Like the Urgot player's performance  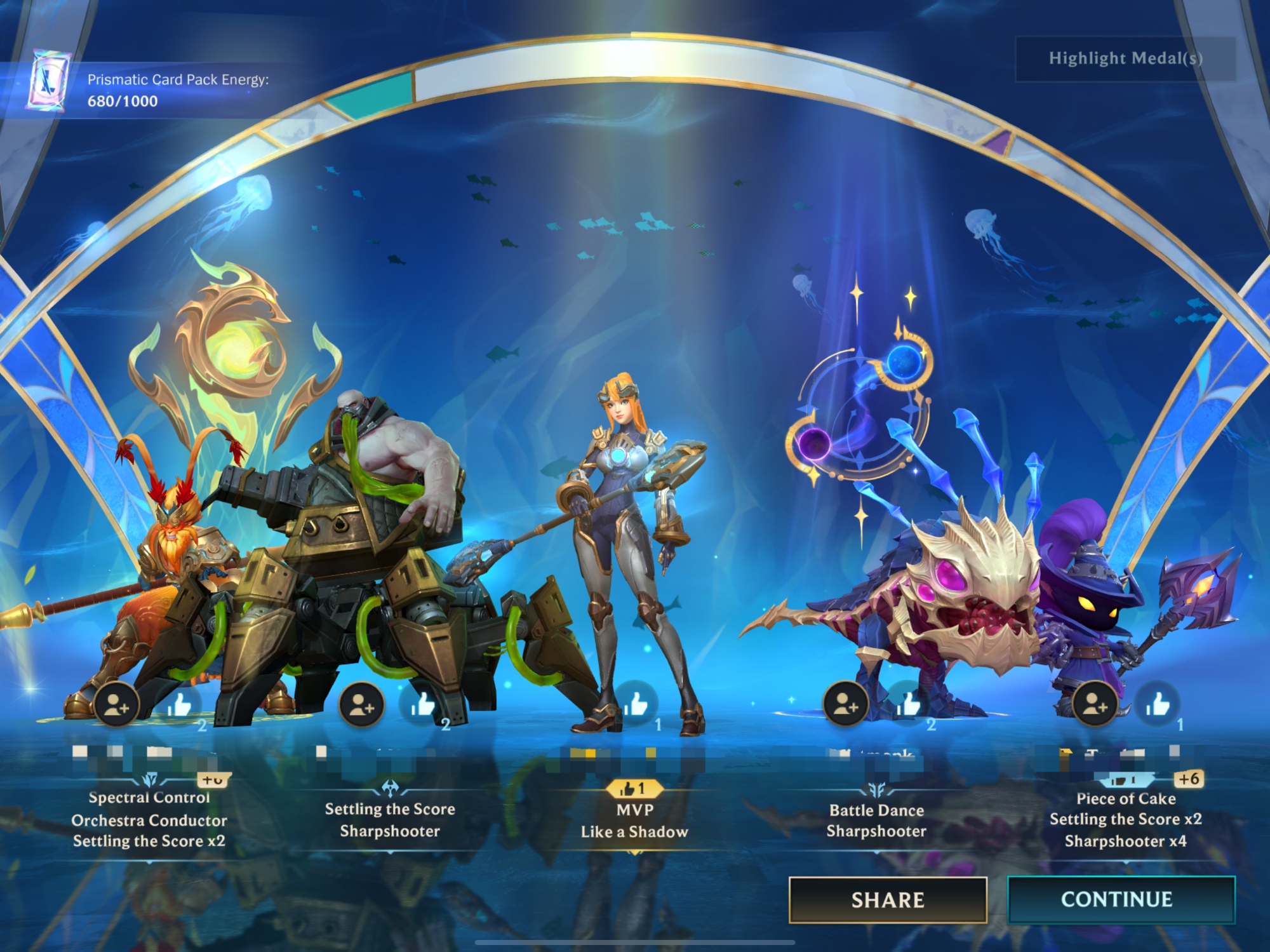pyautogui.click(x=423, y=704)
